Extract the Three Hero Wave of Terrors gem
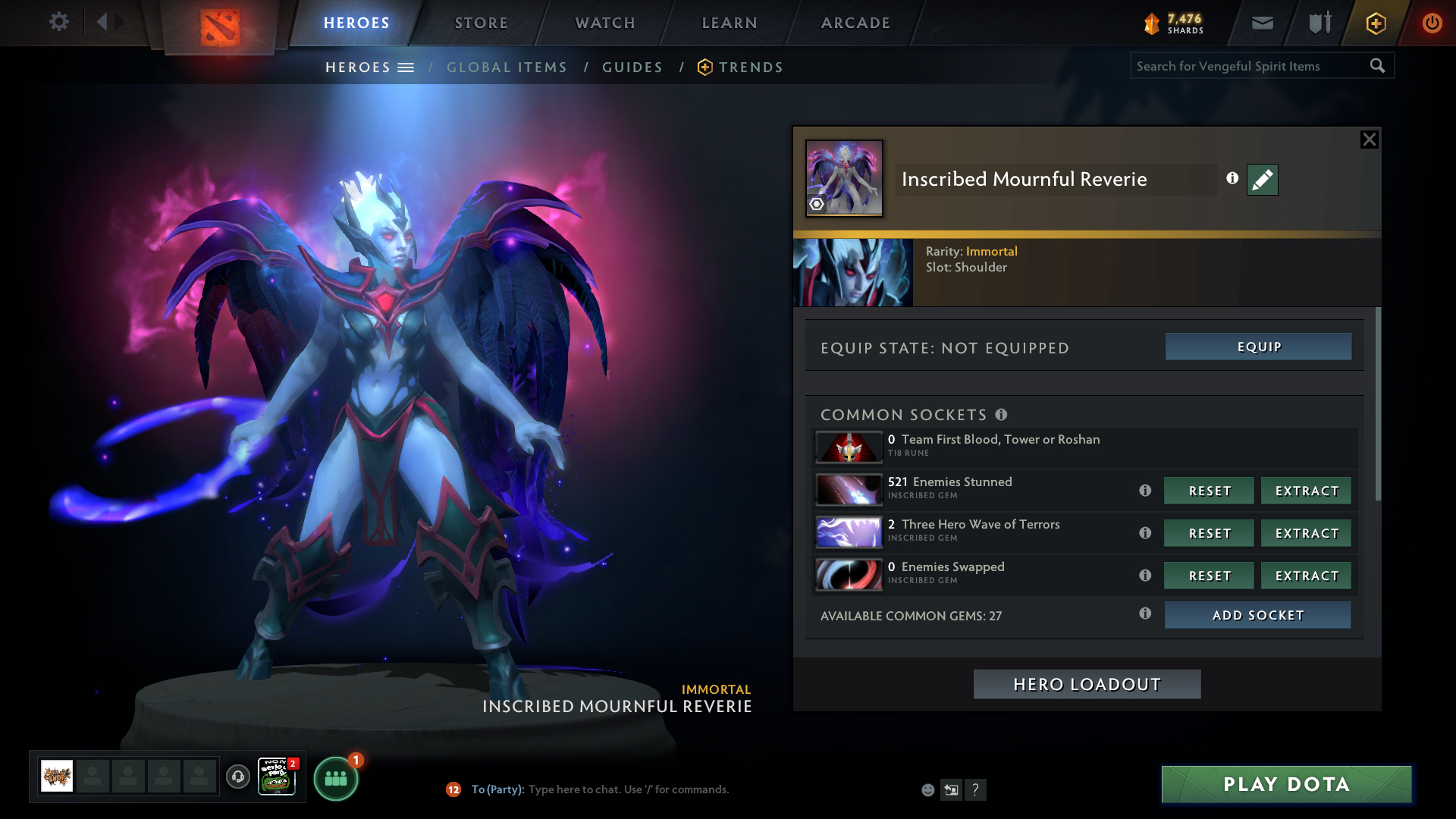This screenshot has height=819, width=1456. 1306,533
